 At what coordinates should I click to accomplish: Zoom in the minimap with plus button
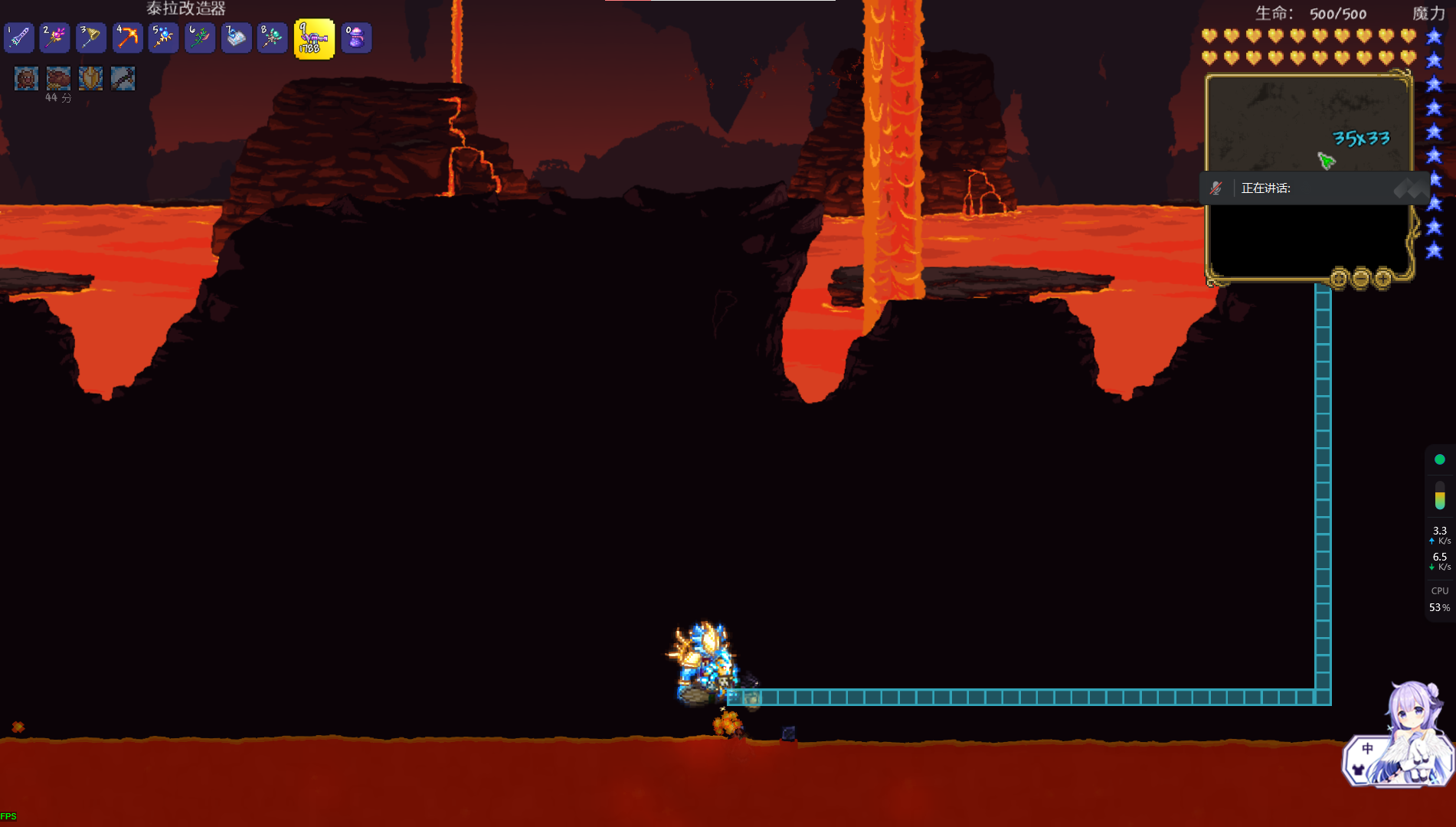1383,278
